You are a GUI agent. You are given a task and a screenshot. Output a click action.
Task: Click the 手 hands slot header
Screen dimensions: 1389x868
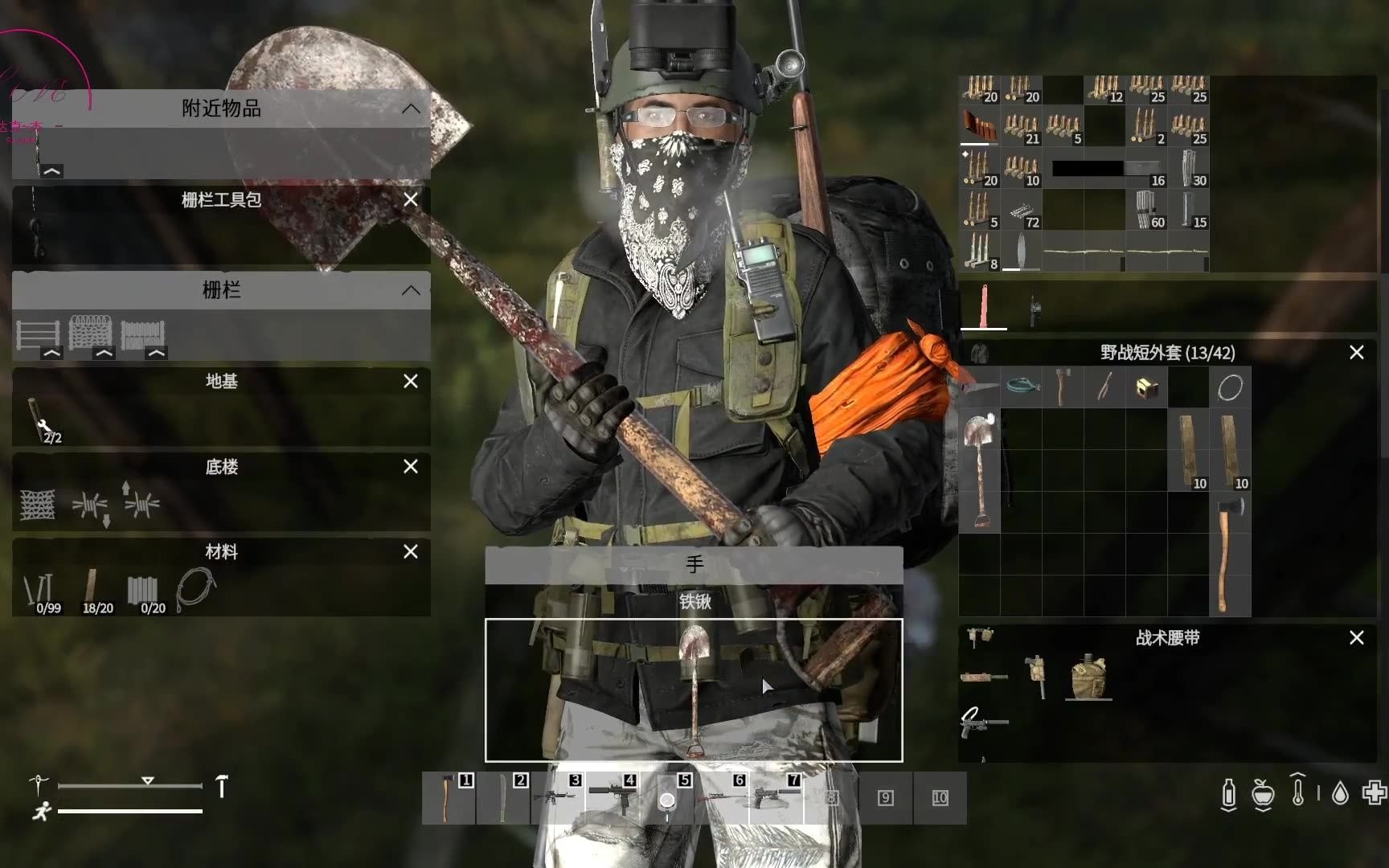coord(693,565)
